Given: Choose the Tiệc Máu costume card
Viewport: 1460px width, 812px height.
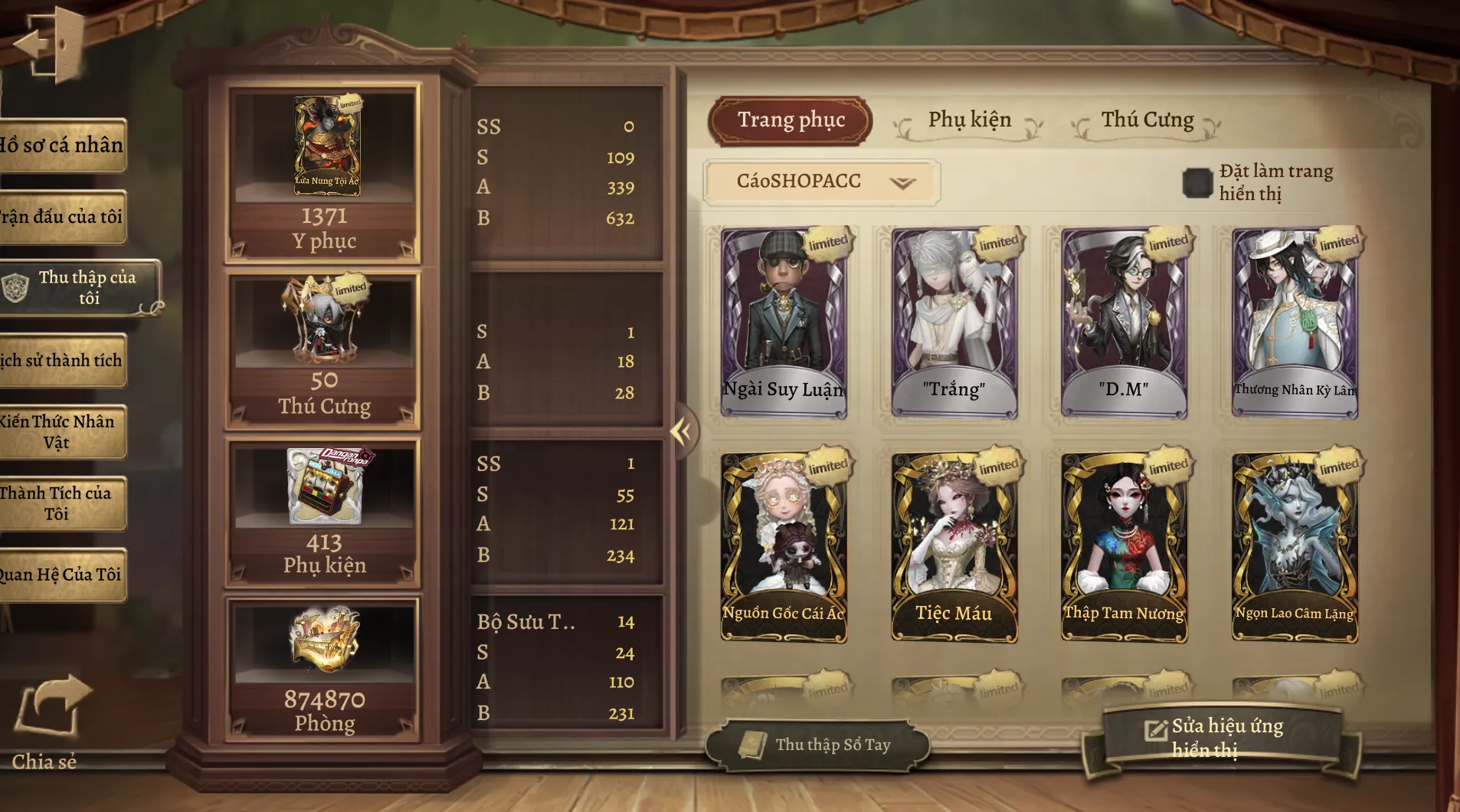Looking at the screenshot, I should coord(954,546).
